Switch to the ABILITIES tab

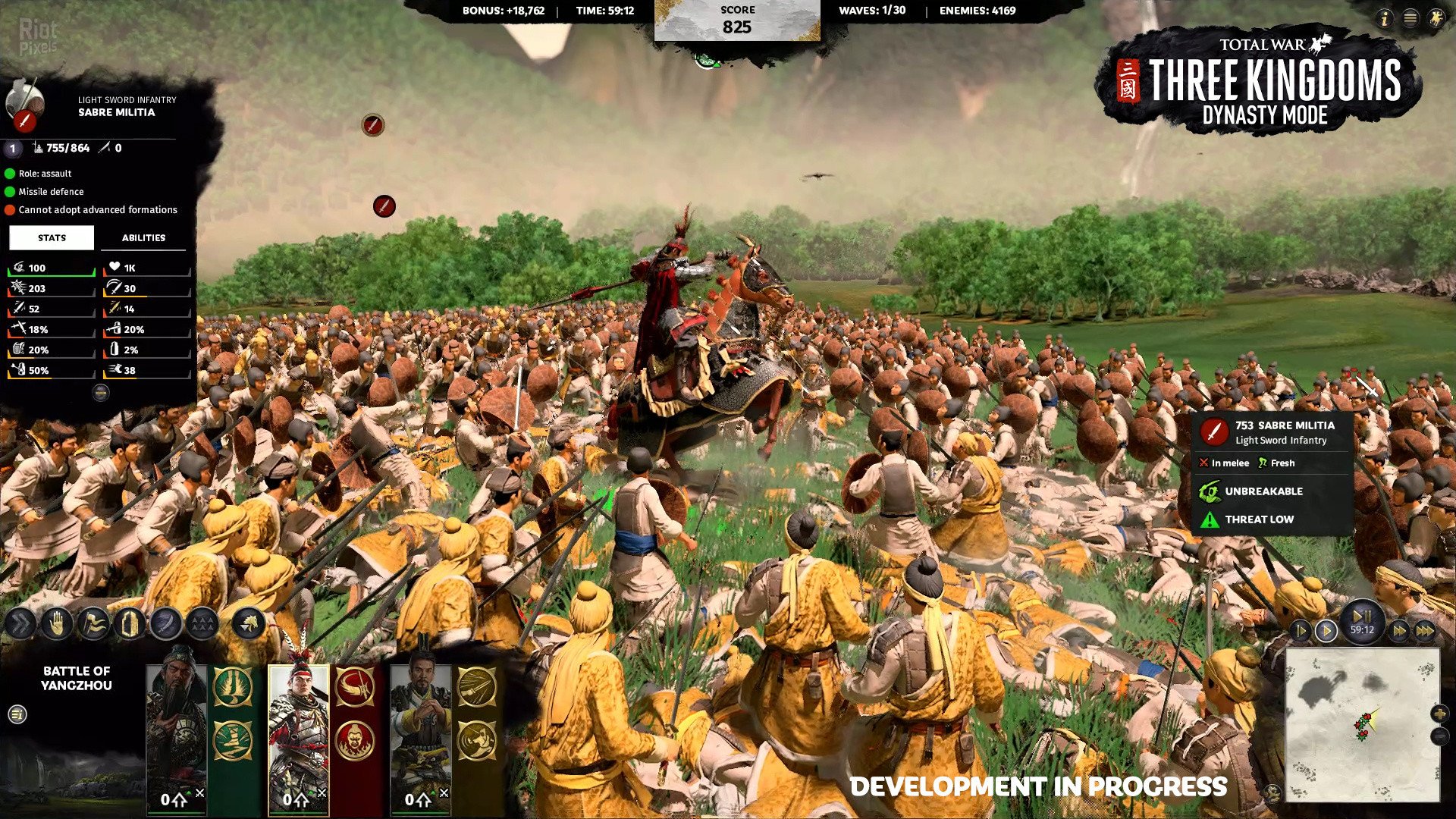pyautogui.click(x=144, y=237)
